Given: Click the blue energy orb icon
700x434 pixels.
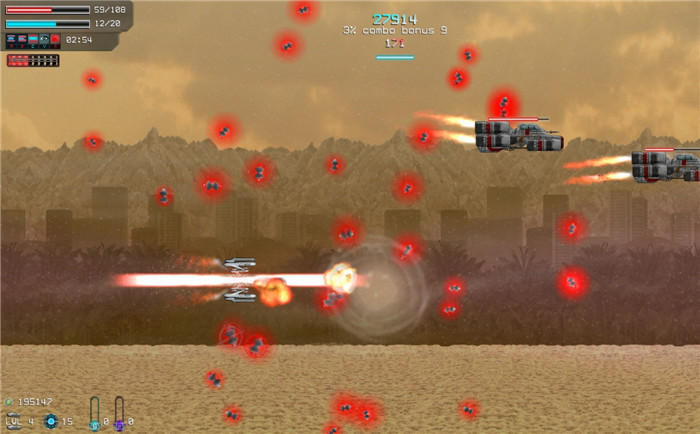Looking at the screenshot, I should point(51,421).
